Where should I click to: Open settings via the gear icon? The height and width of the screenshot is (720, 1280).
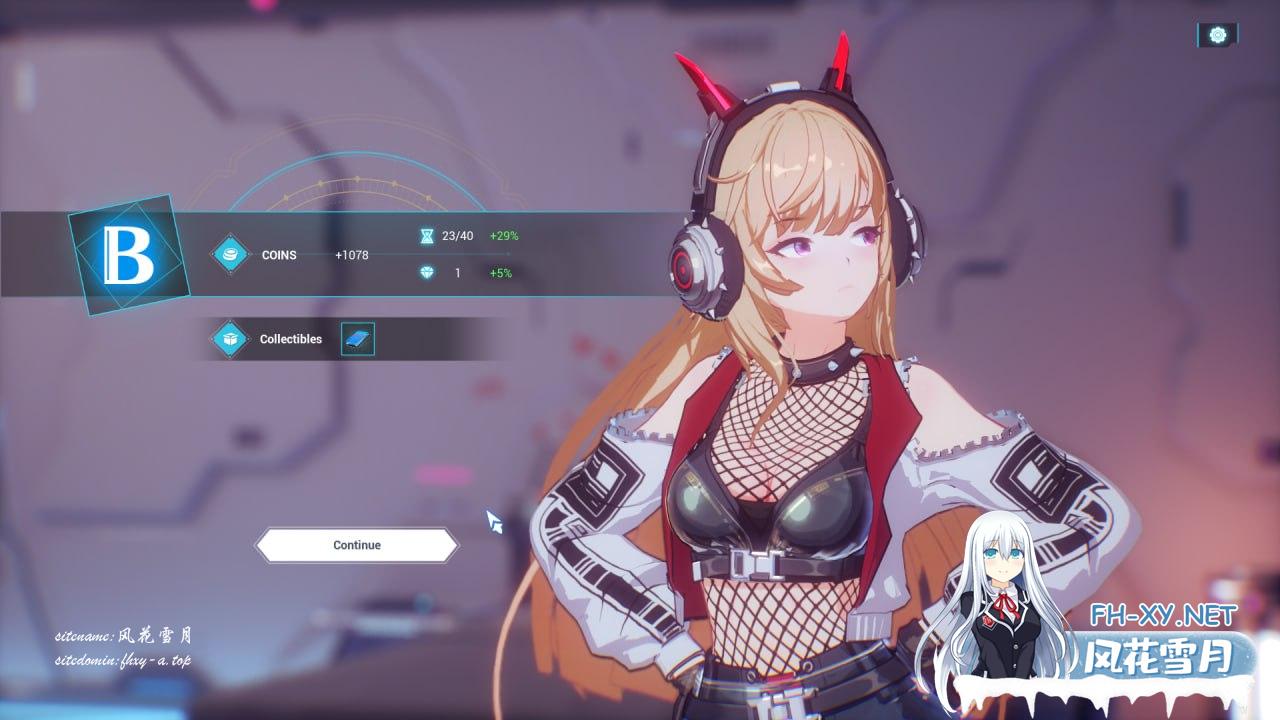point(1217,35)
